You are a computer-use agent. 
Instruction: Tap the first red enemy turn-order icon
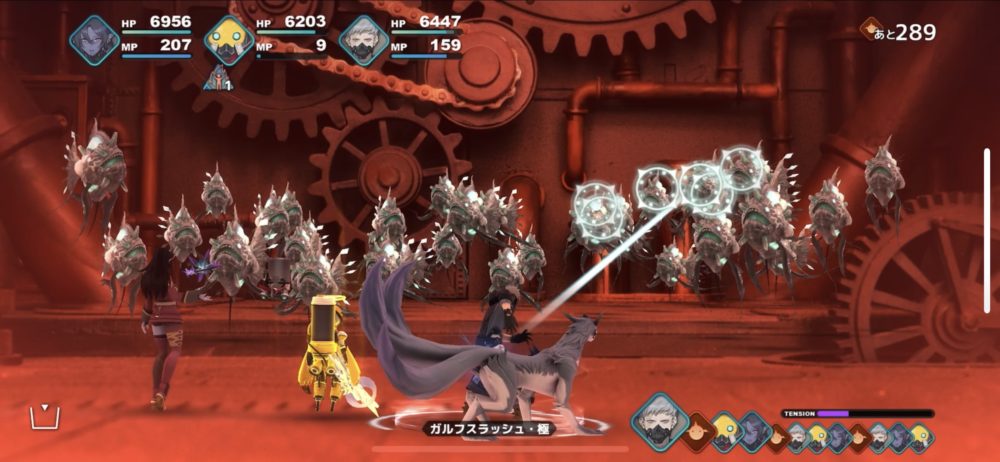(x=698, y=433)
